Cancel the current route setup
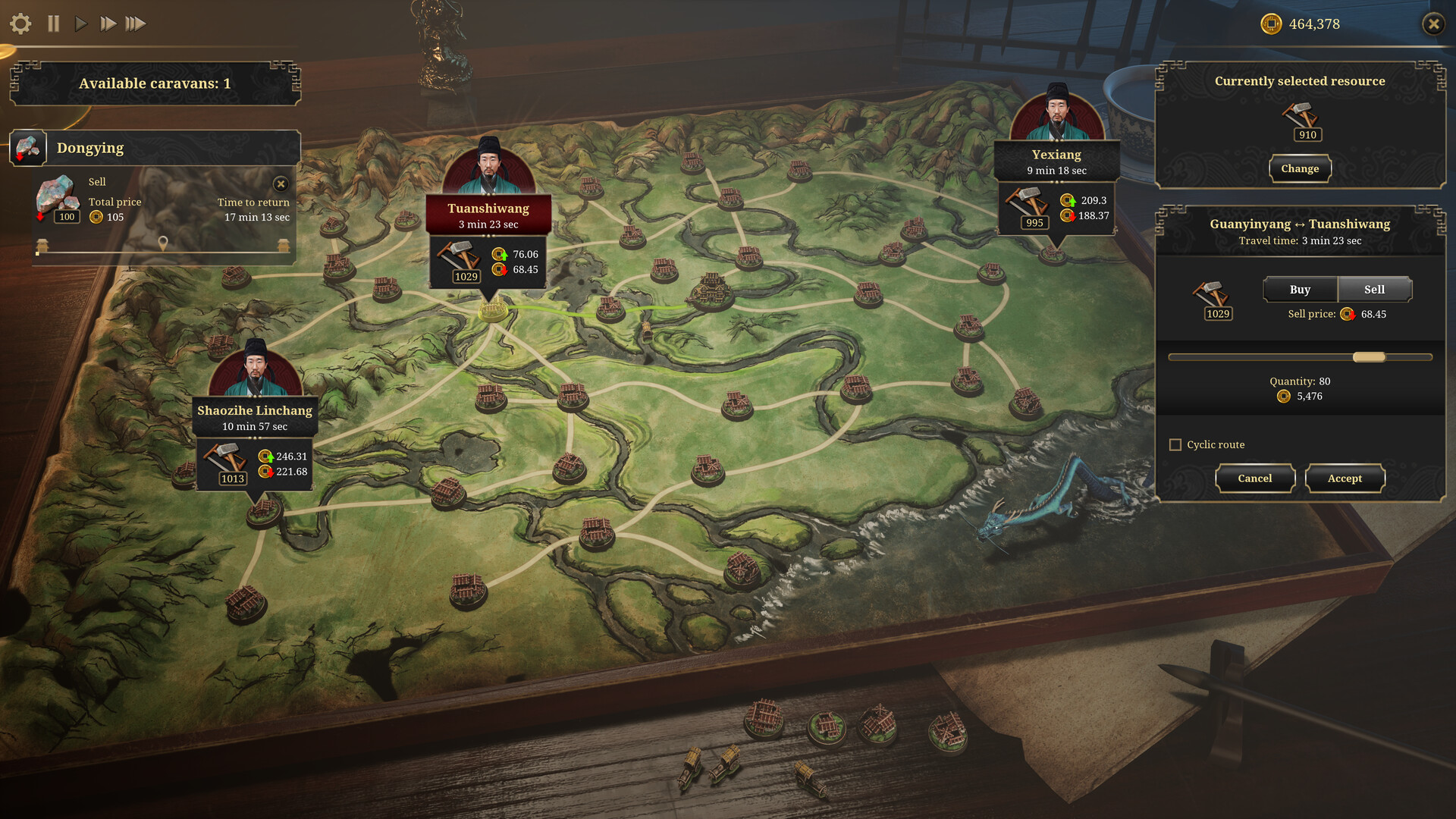The height and width of the screenshot is (819, 1456). click(x=1255, y=478)
